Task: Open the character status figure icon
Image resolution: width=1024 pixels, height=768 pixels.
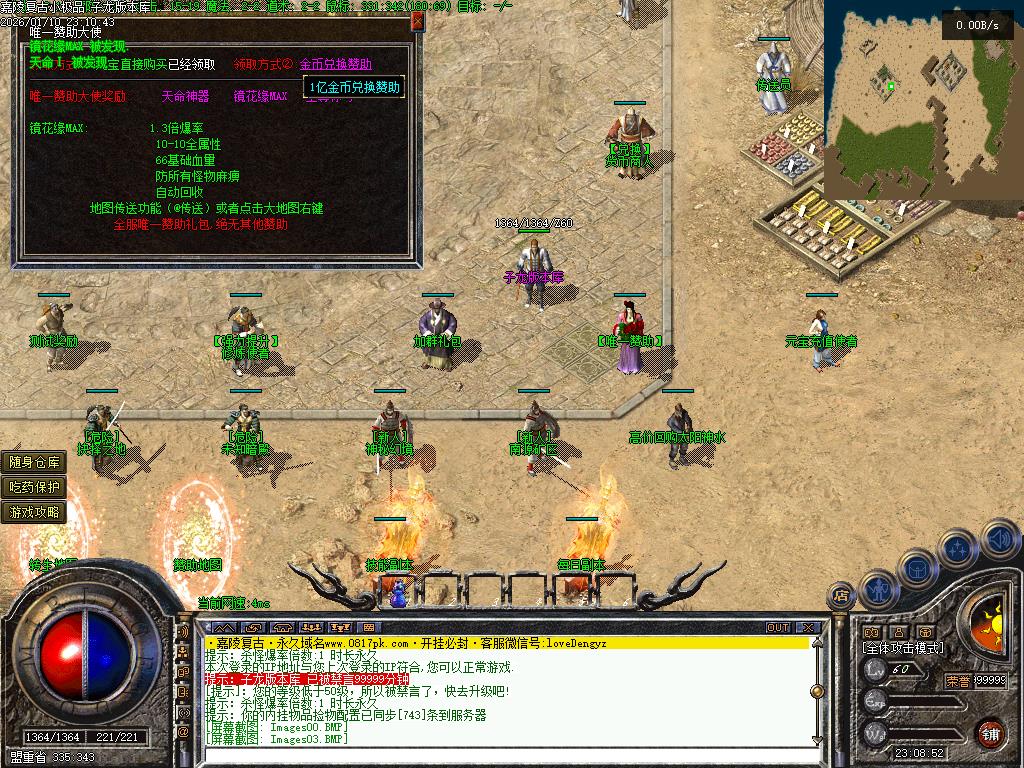Action: coord(877,589)
